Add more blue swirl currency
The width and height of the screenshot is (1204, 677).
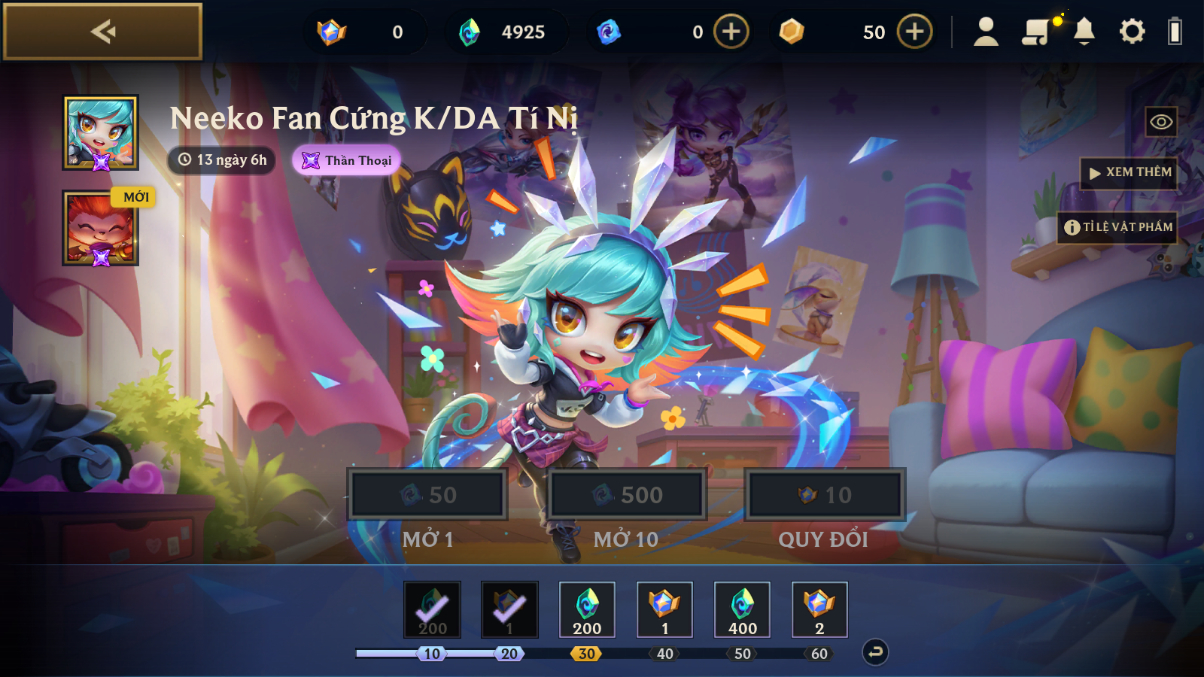click(731, 32)
